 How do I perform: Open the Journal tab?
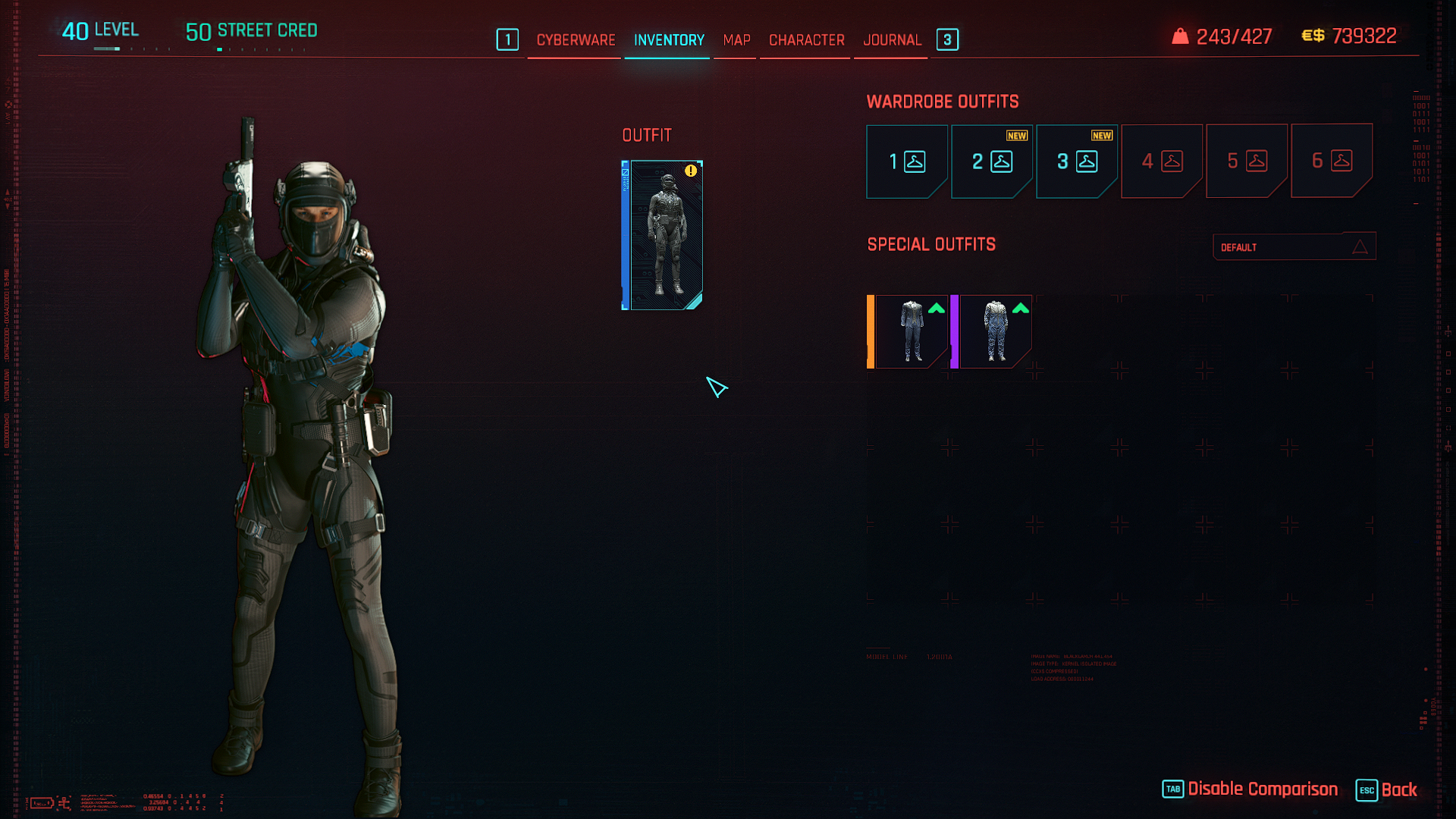tap(892, 40)
